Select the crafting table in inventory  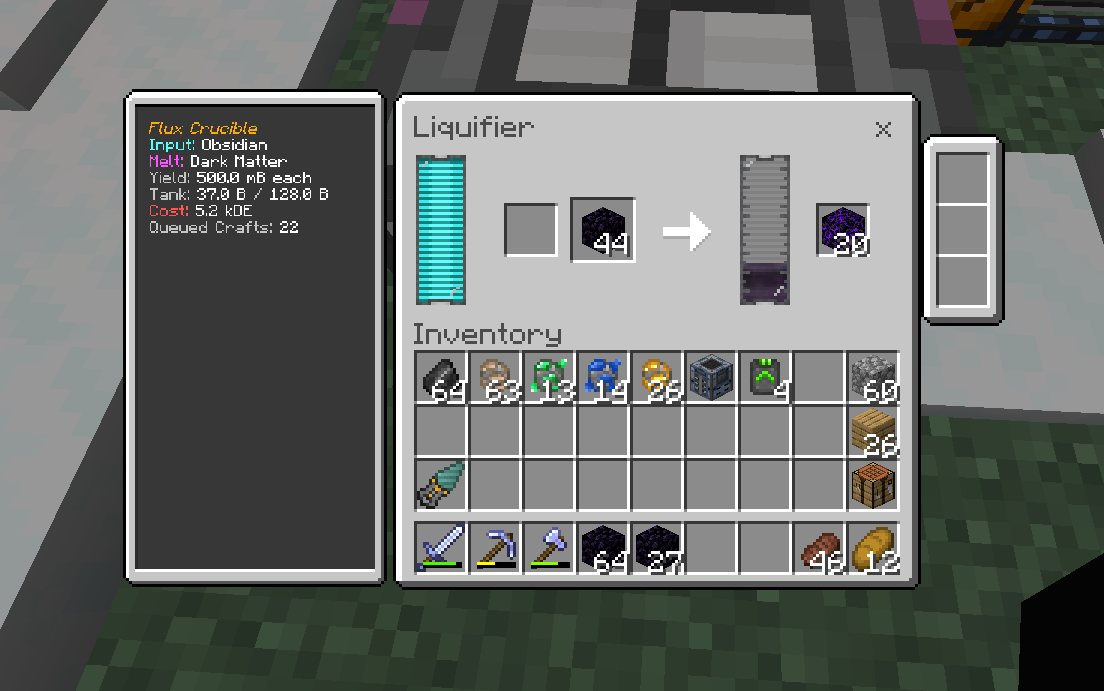[x=873, y=486]
